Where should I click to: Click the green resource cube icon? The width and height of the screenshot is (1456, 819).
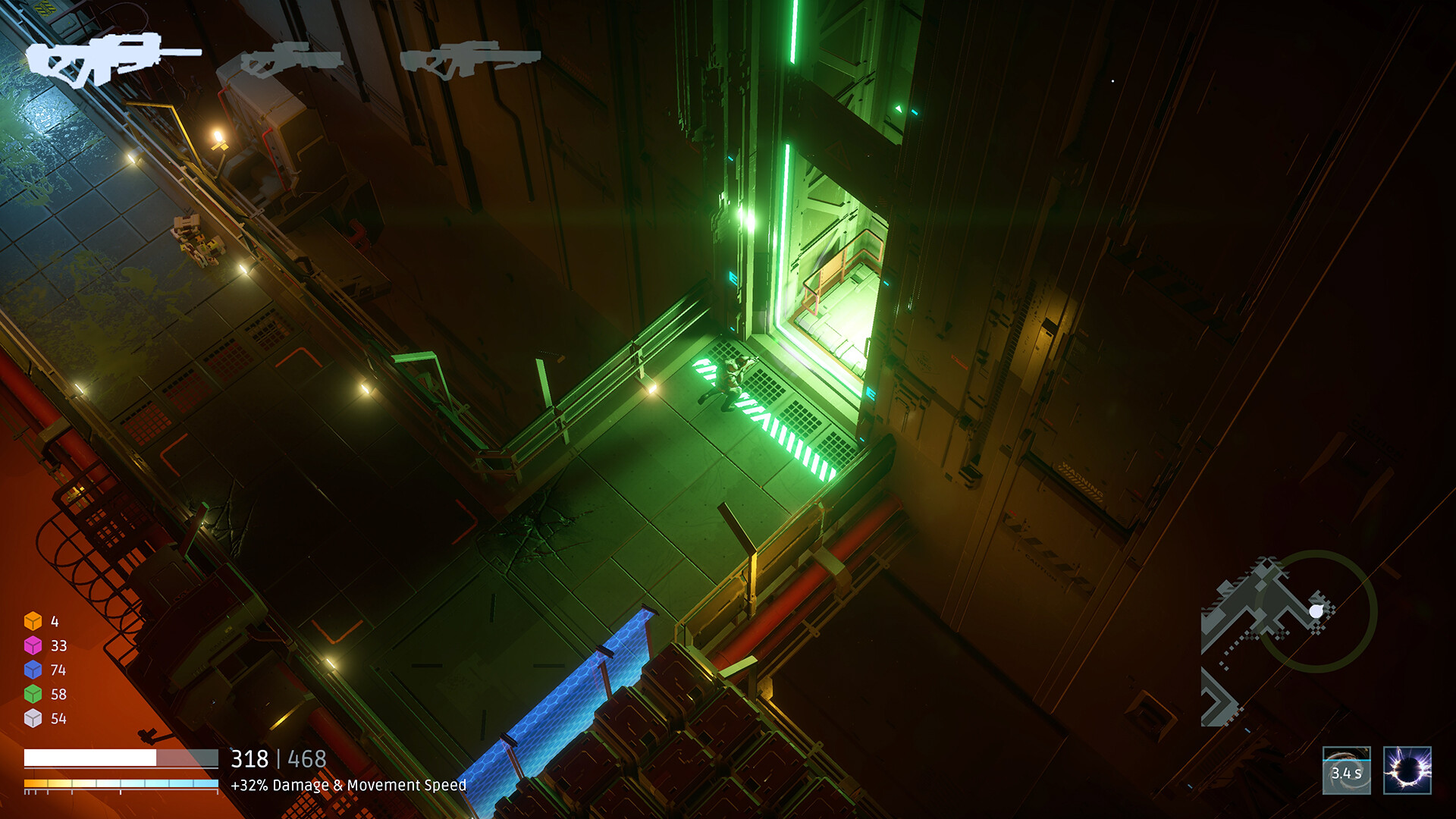pyautogui.click(x=33, y=692)
